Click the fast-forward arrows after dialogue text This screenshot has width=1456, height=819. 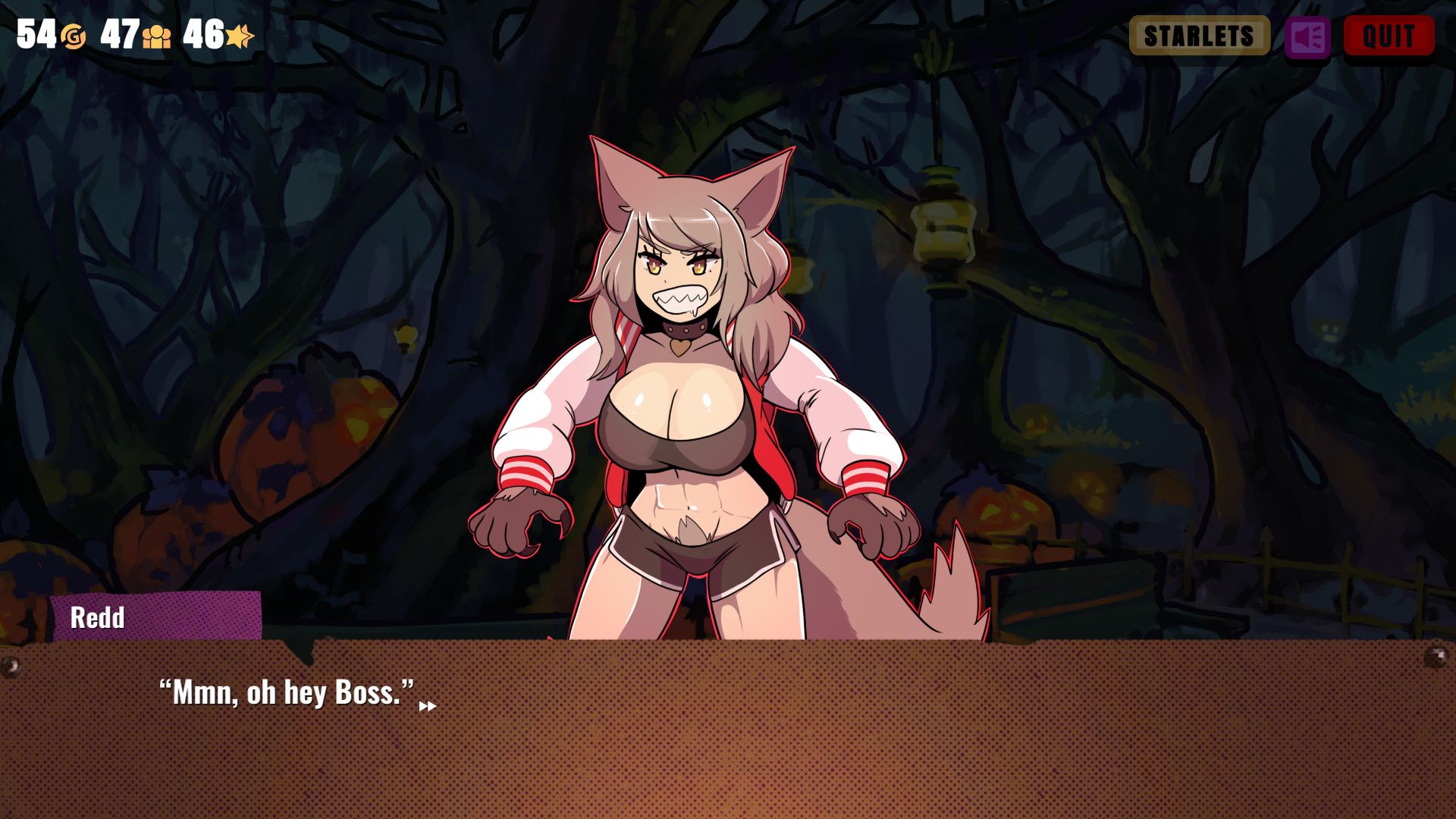(x=428, y=704)
